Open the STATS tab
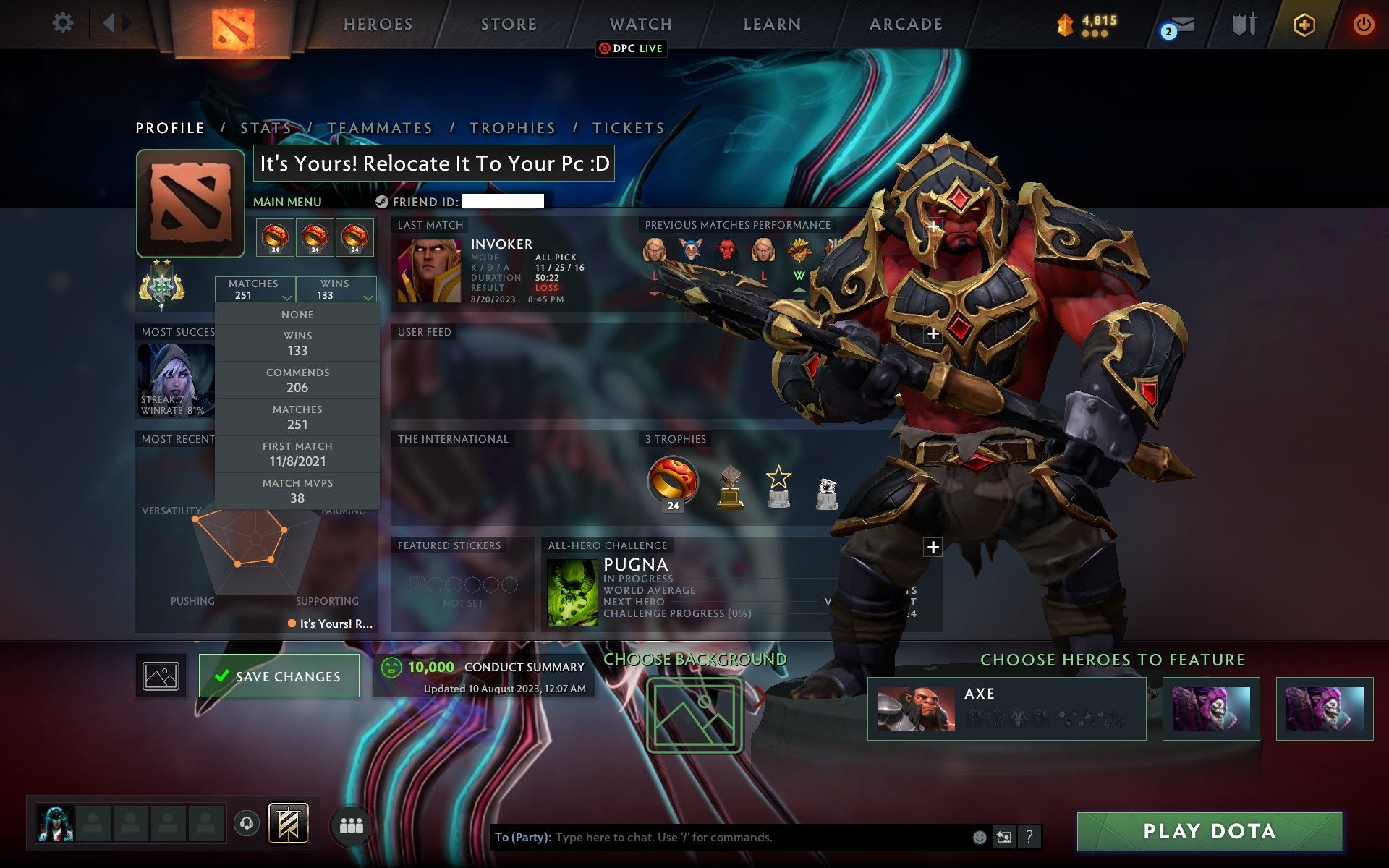 coord(267,127)
